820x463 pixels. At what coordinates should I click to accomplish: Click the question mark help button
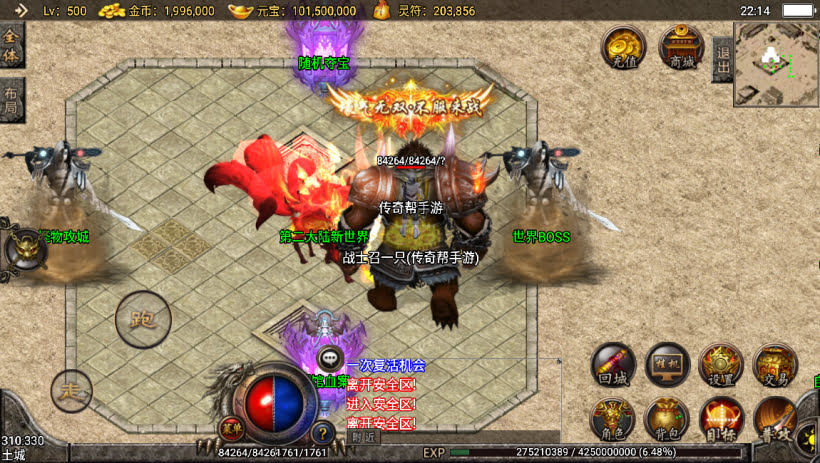(322, 434)
